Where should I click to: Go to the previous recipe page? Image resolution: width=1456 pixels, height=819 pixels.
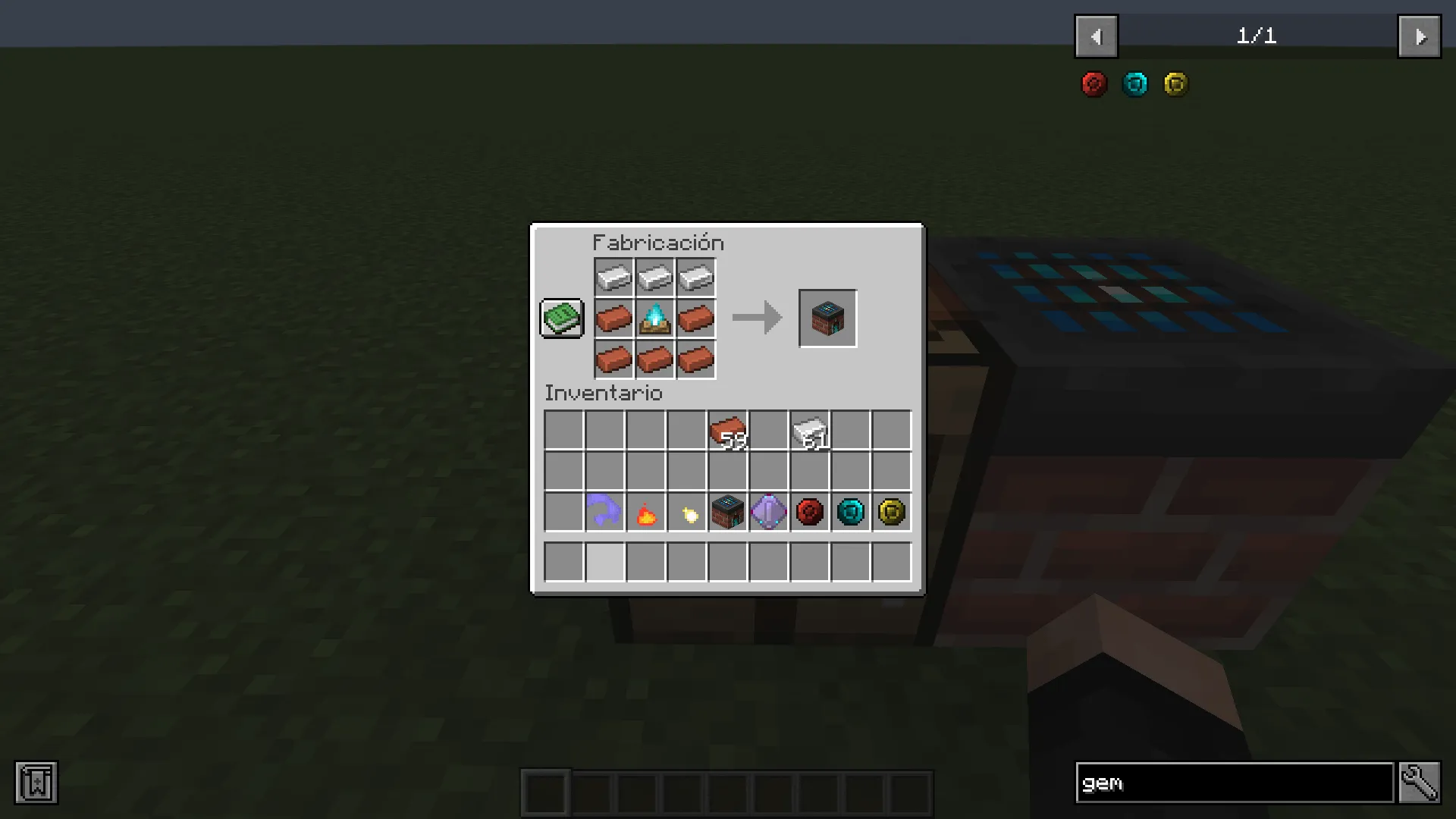(x=1096, y=36)
